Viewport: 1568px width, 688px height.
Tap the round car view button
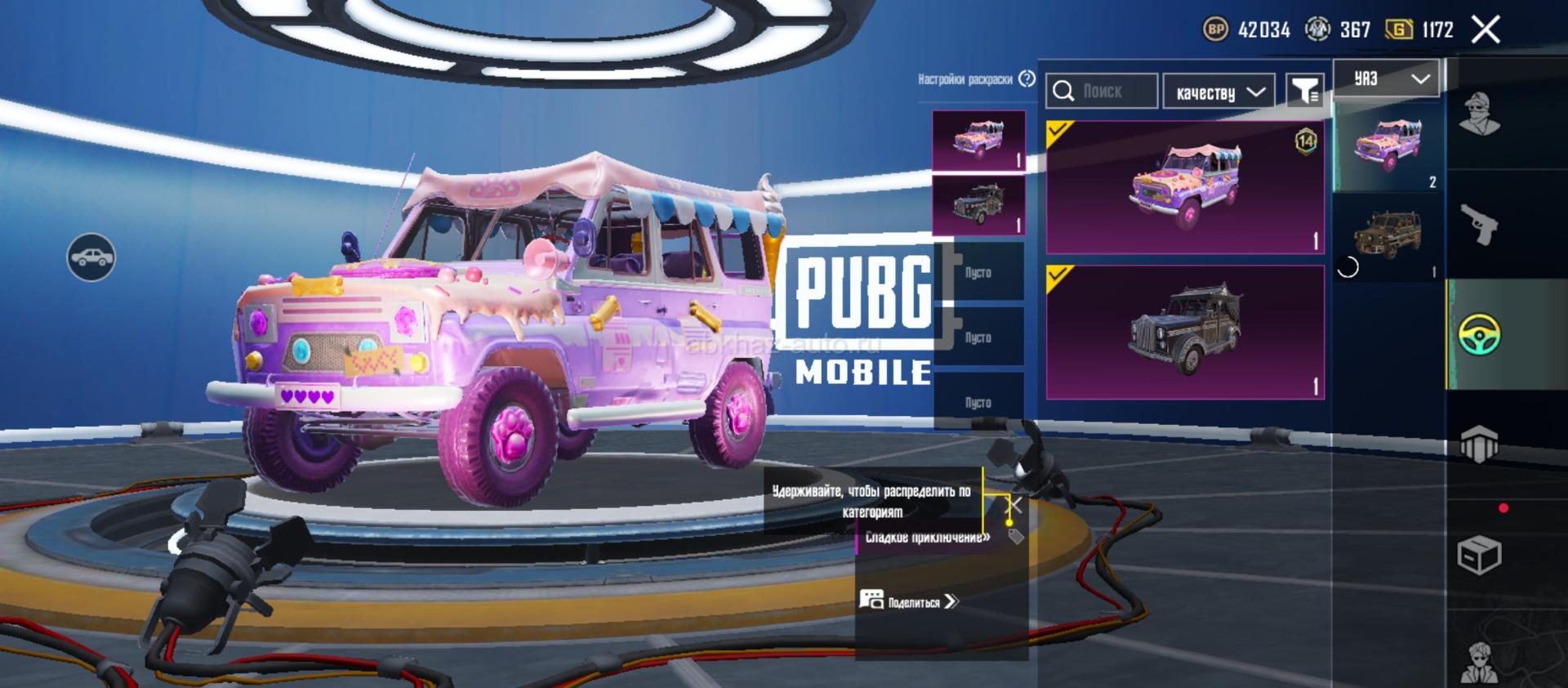91,257
